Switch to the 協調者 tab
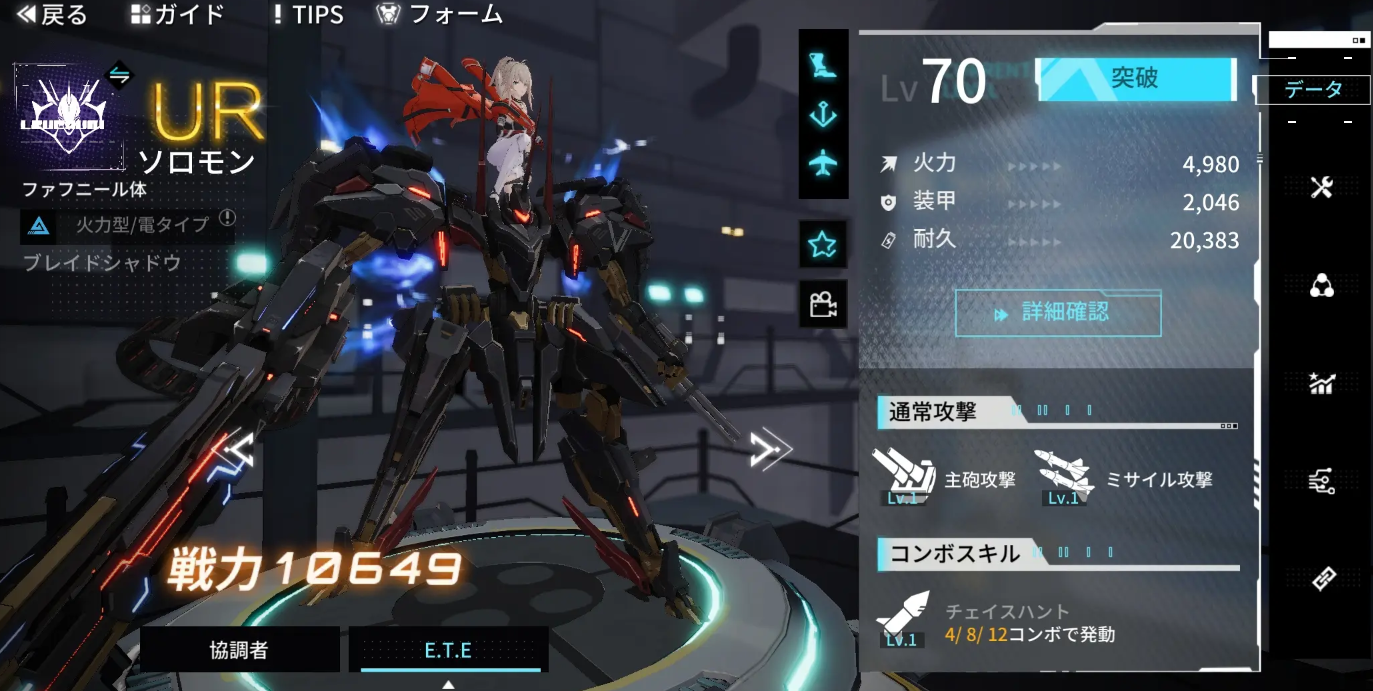This screenshot has height=691, width=1373. click(x=239, y=651)
